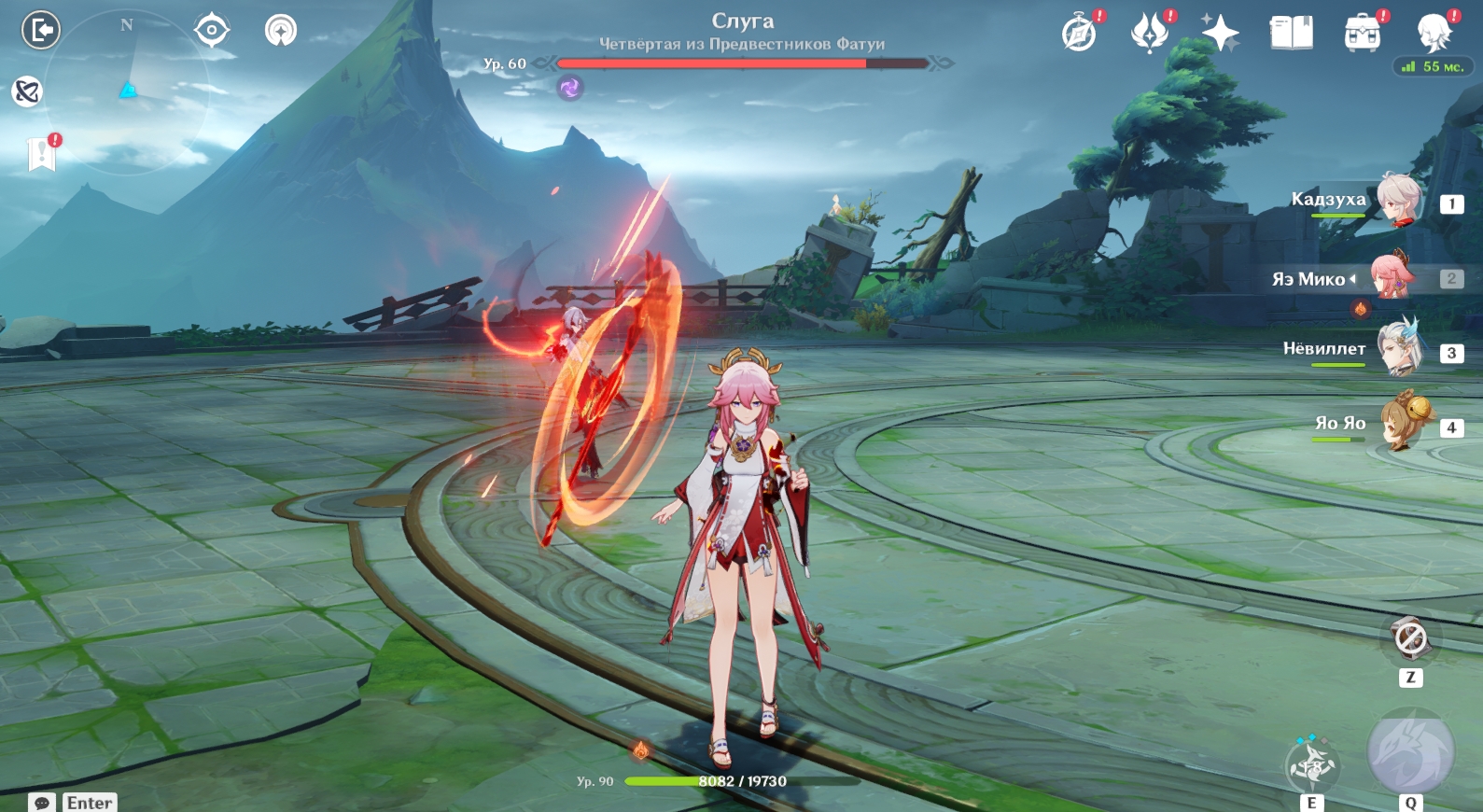
Task: Open the inventory backpack icon
Action: tap(1362, 34)
